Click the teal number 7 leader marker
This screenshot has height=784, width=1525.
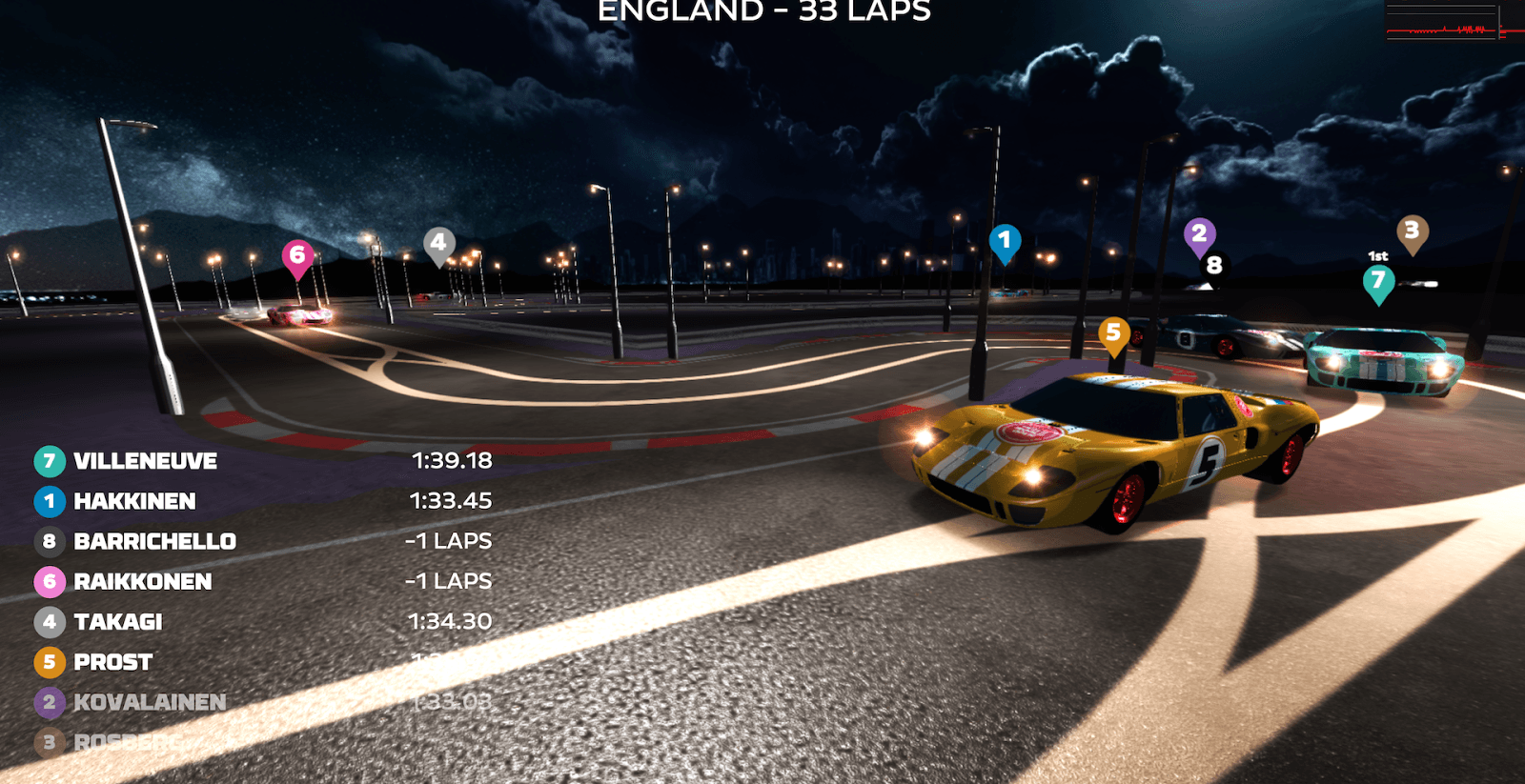(x=1378, y=280)
